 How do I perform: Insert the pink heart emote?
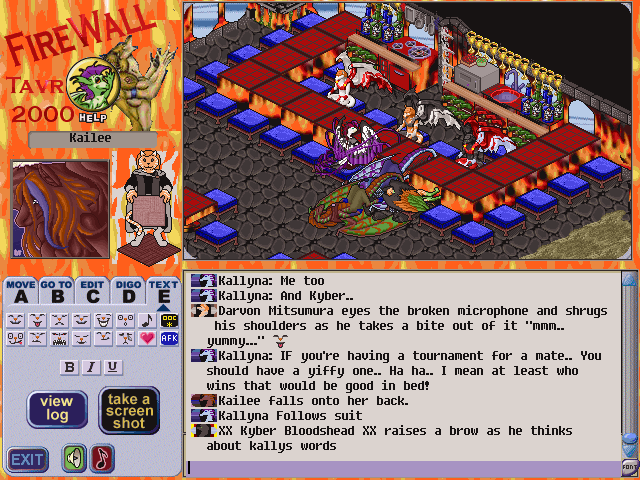point(148,338)
